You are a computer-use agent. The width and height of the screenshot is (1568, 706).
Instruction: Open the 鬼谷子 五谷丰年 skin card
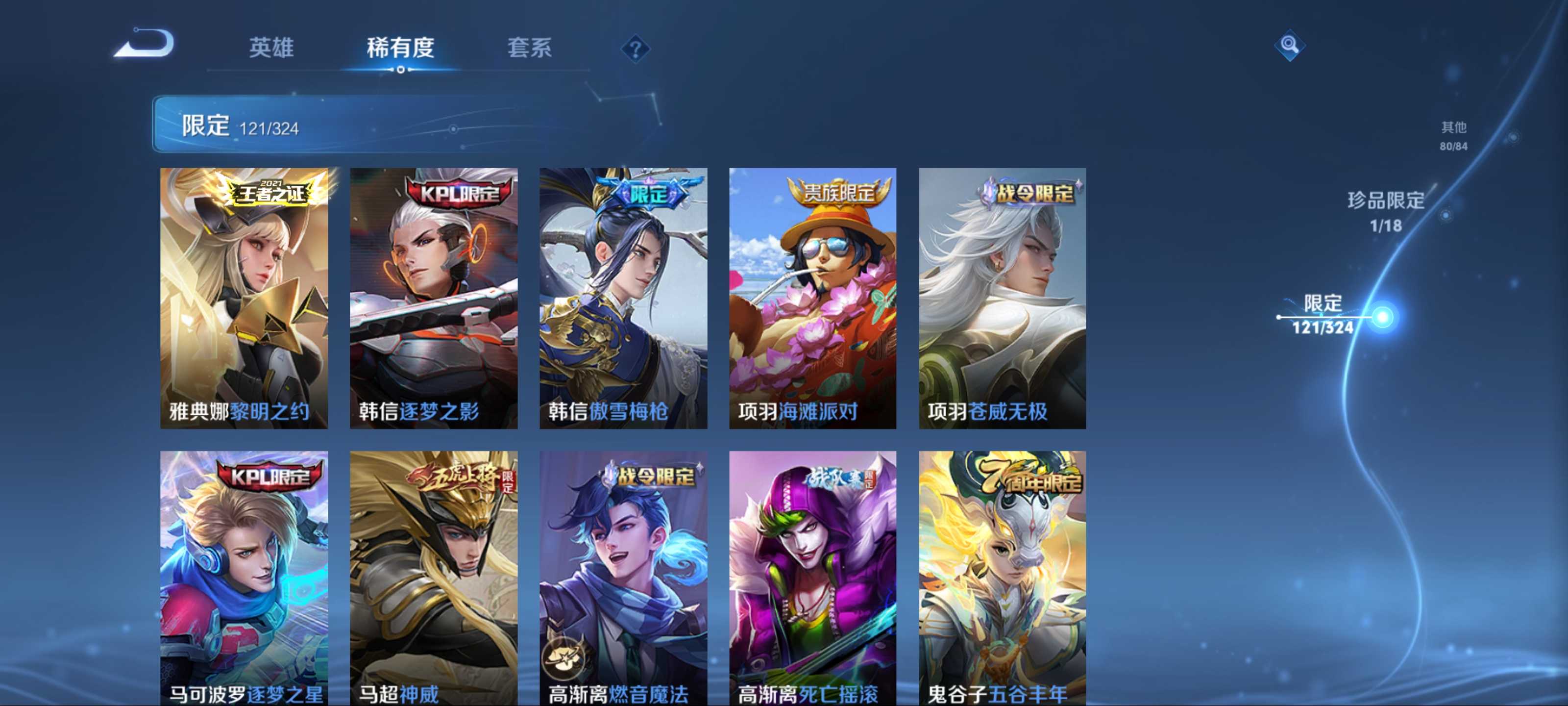1002,578
